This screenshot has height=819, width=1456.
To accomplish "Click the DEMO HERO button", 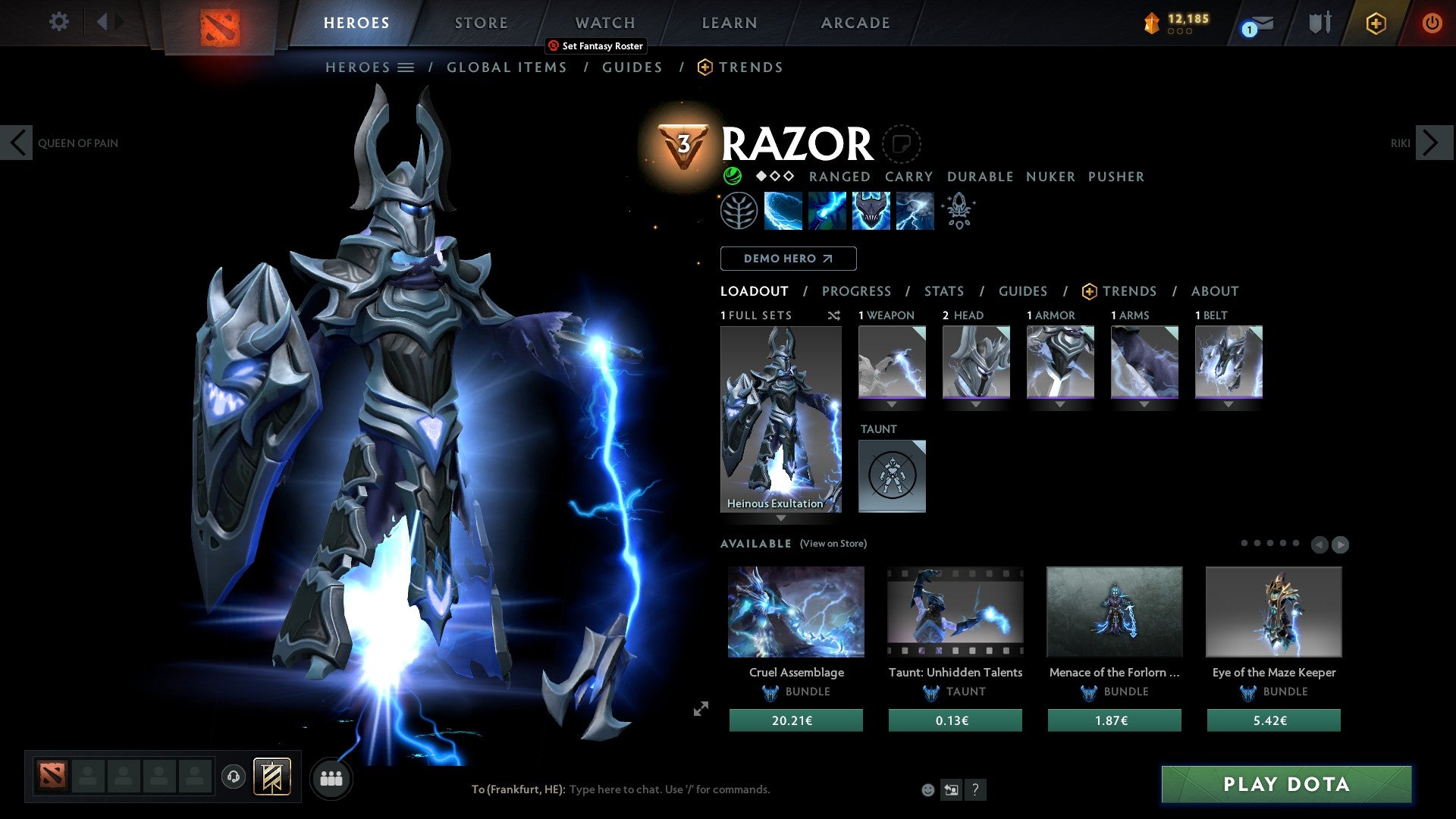I will (x=788, y=258).
